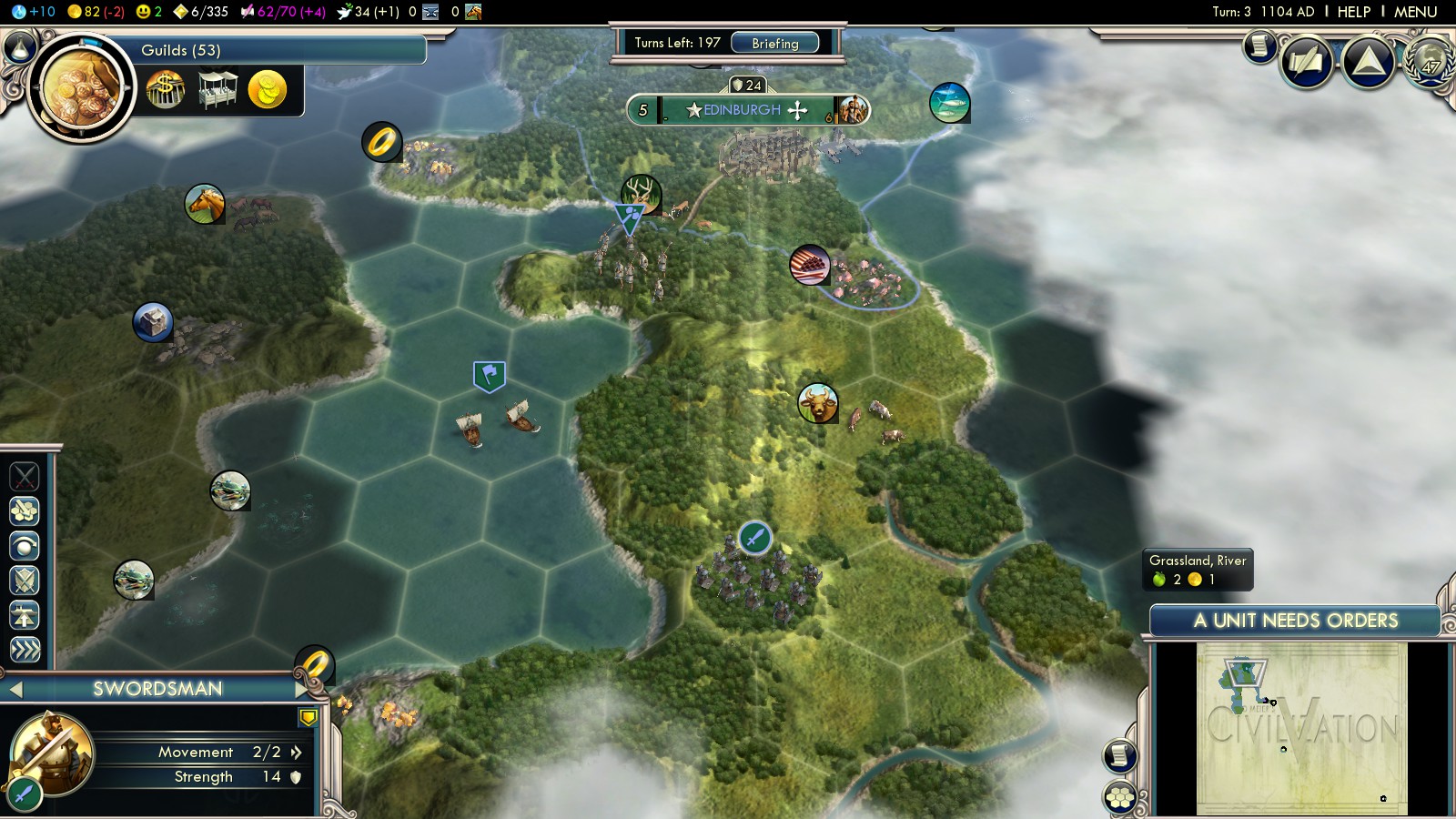
Task: Open the Guilds technology portrait
Action: tap(80, 88)
